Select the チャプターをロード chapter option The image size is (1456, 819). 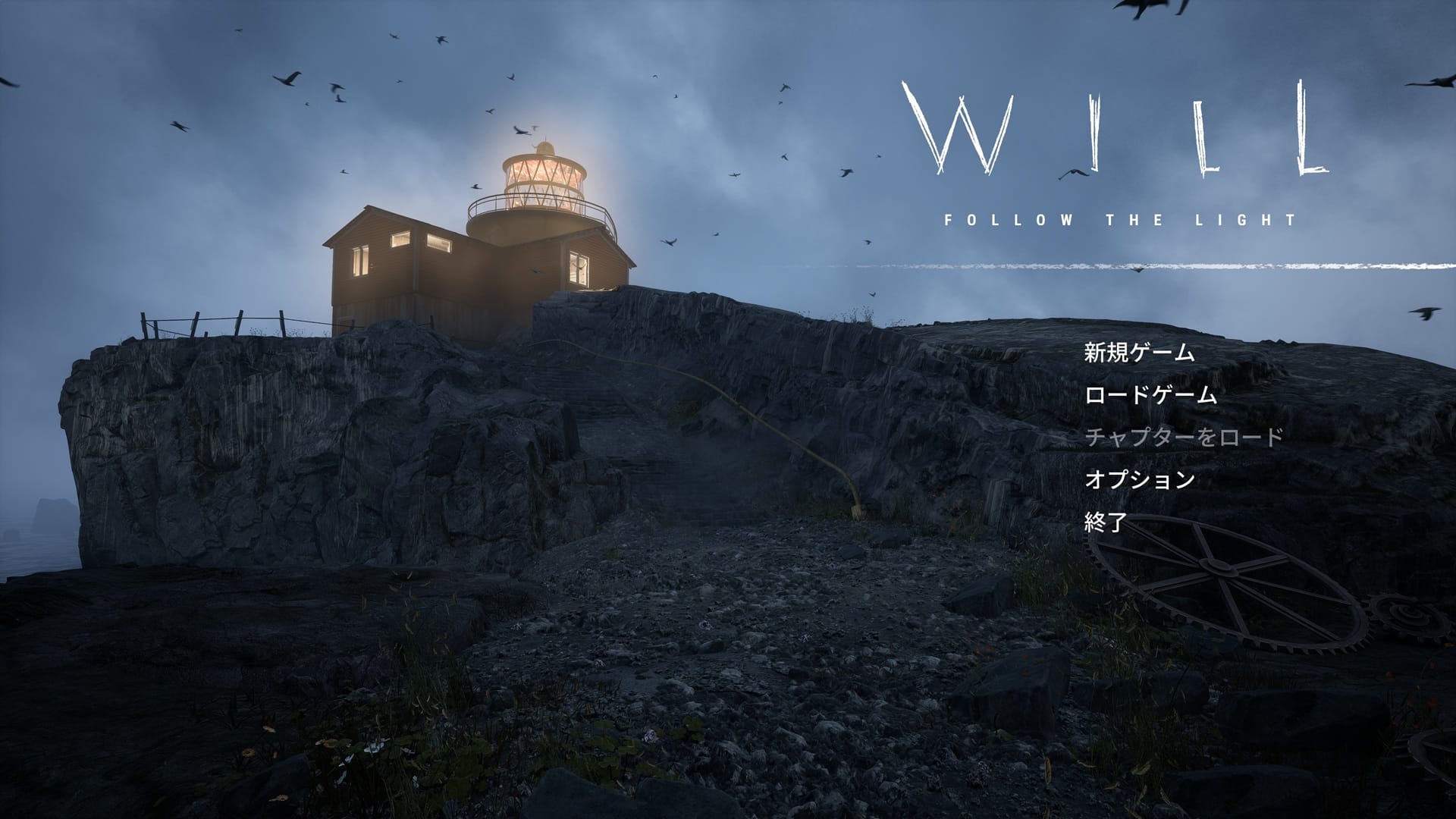(x=1184, y=438)
